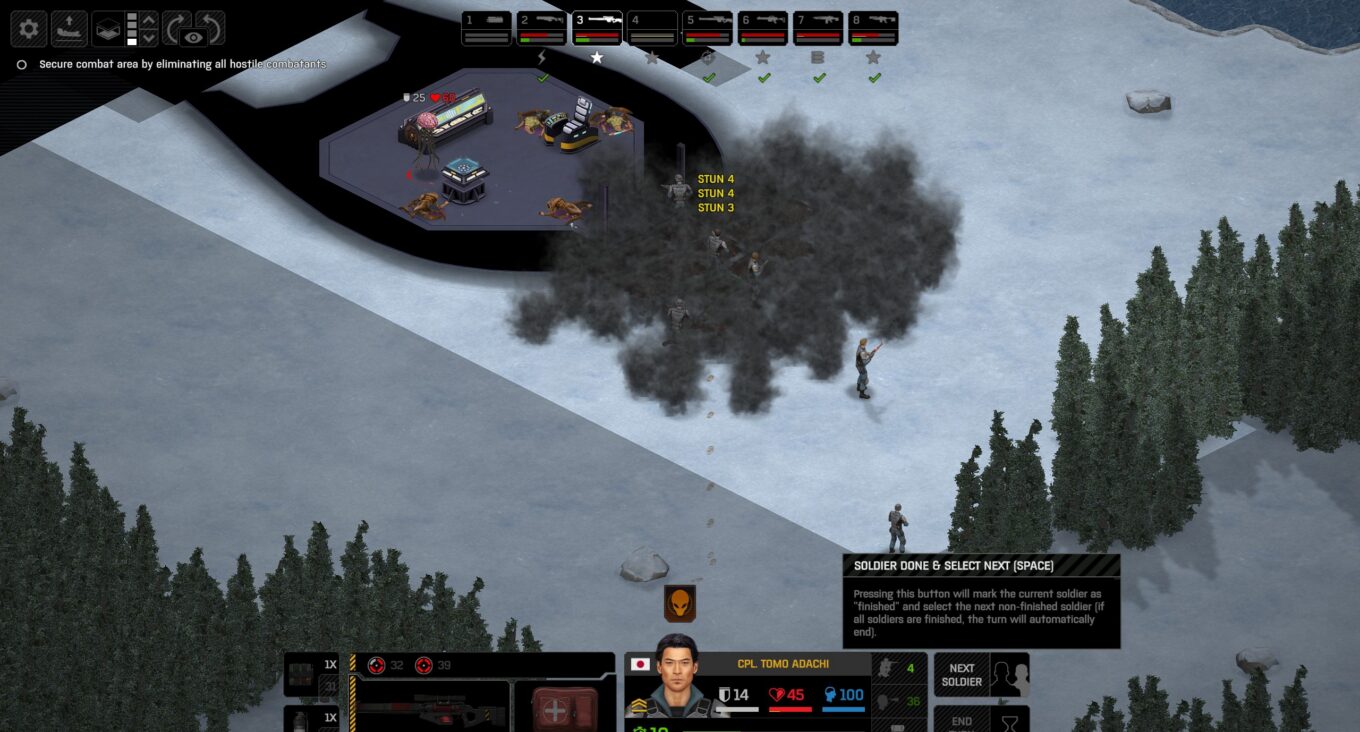Toggle the eye visibility icon in the toolbar
Image resolution: width=1360 pixels, height=732 pixels.
[x=194, y=36]
